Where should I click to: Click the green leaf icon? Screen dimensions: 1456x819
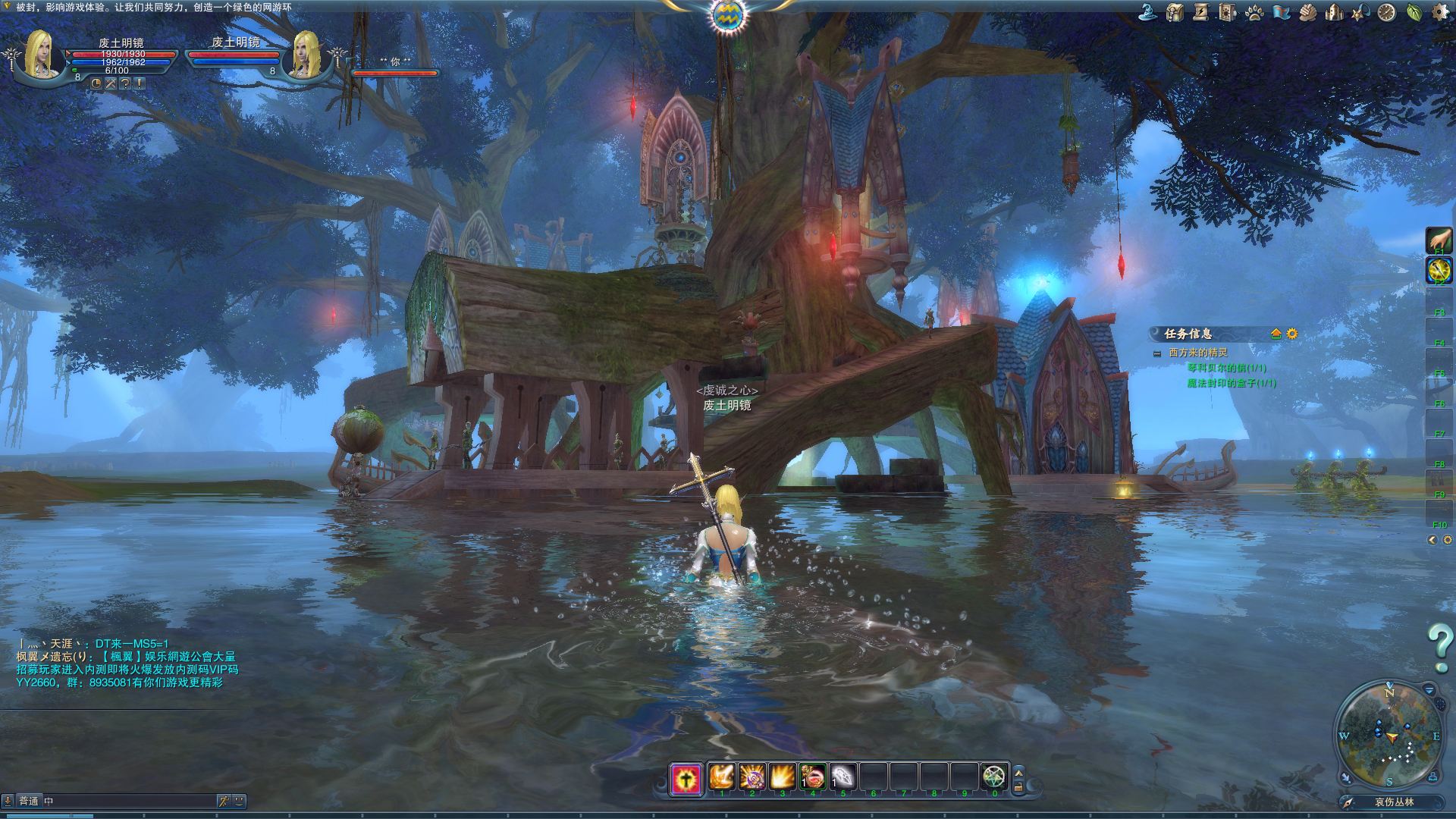(1414, 12)
